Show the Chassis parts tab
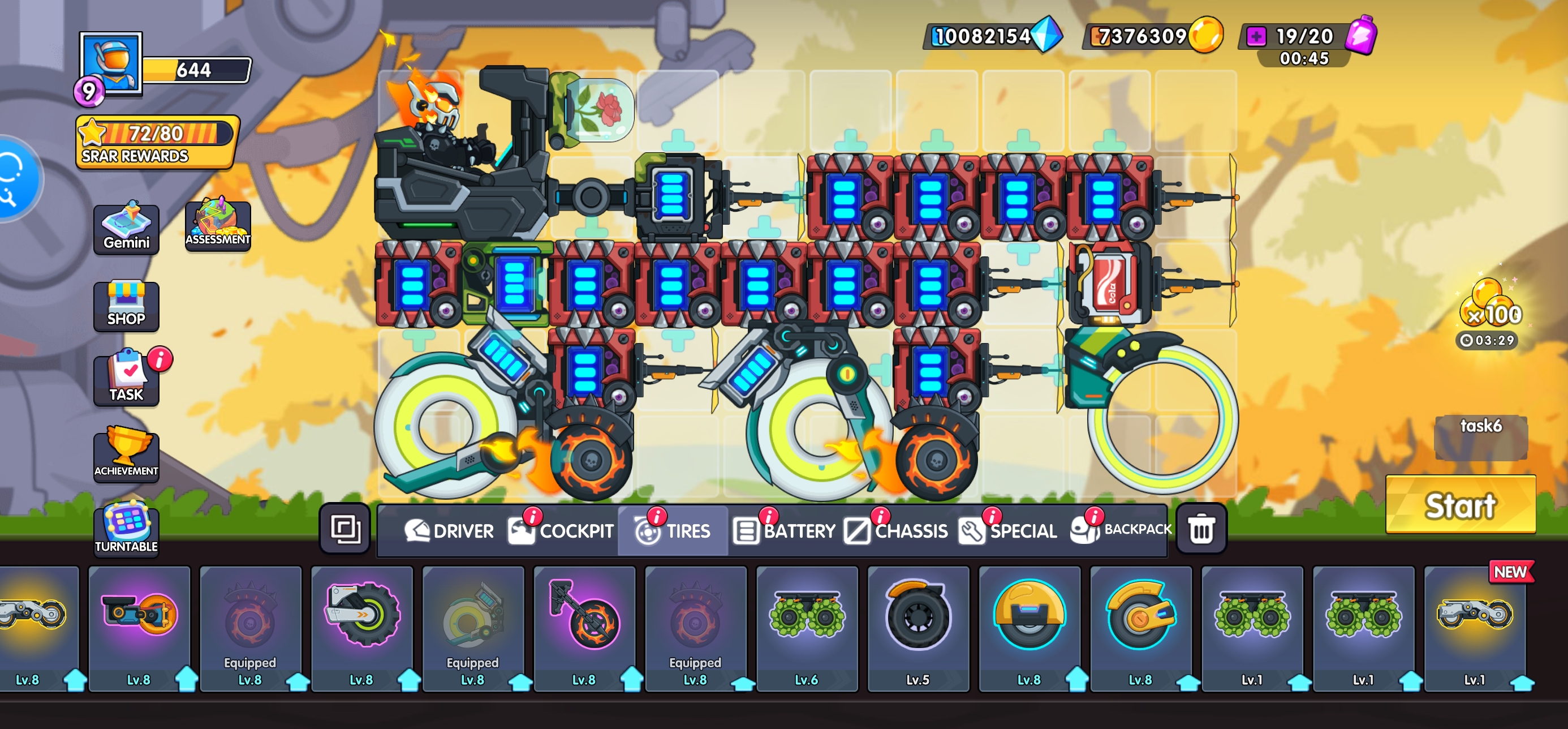 tap(896, 530)
